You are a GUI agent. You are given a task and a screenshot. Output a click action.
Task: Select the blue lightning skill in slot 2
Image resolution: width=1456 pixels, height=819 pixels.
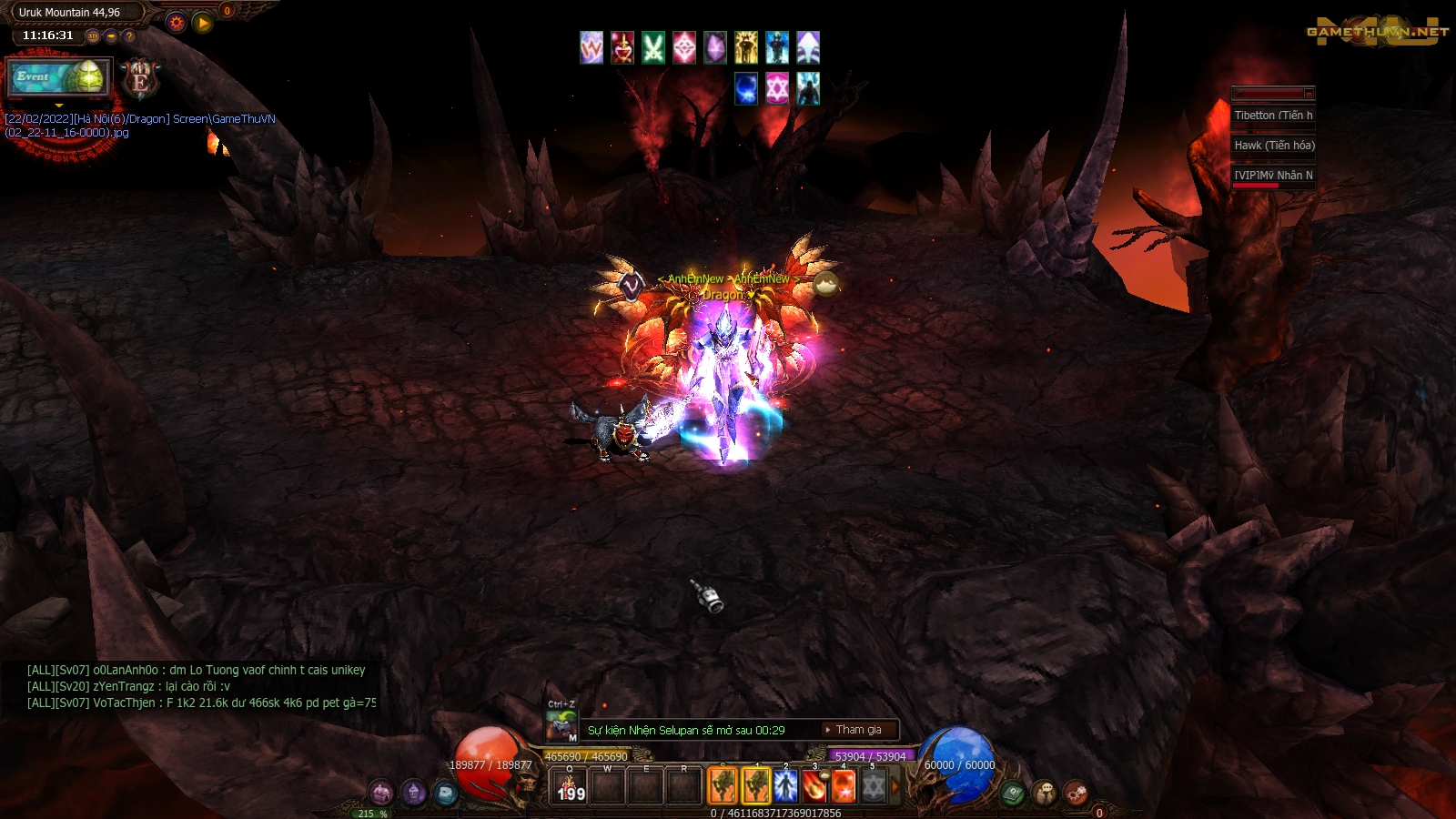(x=784, y=787)
